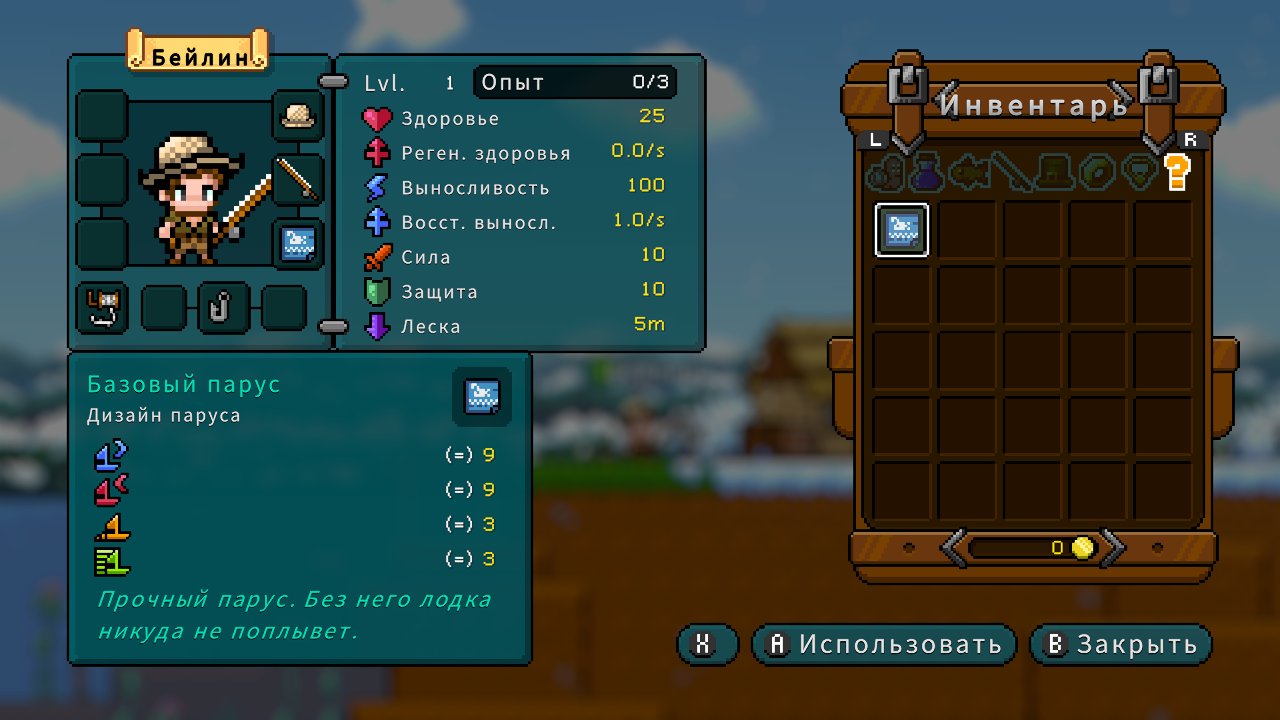Screen dimensions: 1280x720
Task: Select the orange question mark inventory tab
Action: point(1177,172)
